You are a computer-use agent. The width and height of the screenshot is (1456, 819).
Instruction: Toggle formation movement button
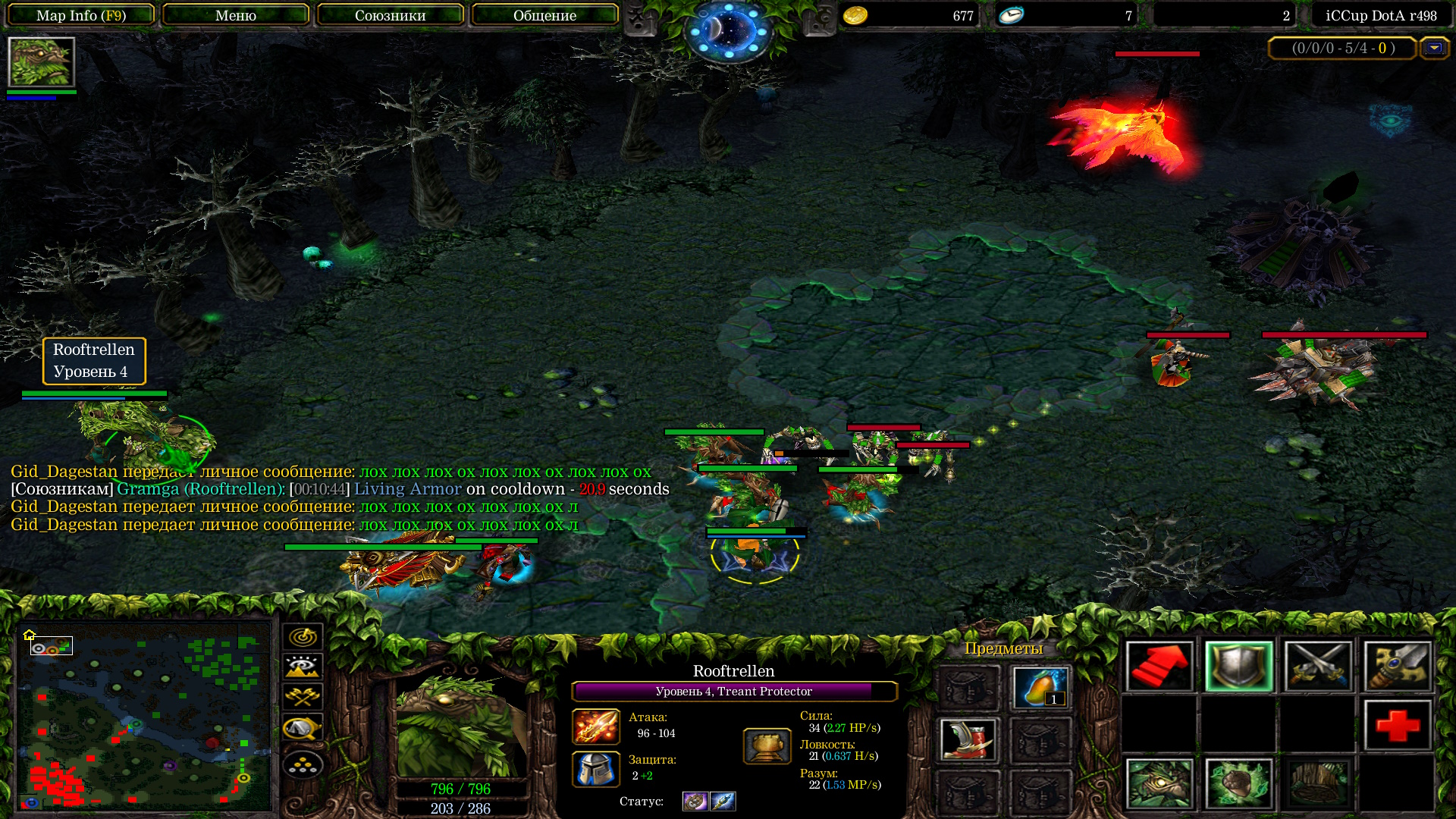point(303,764)
